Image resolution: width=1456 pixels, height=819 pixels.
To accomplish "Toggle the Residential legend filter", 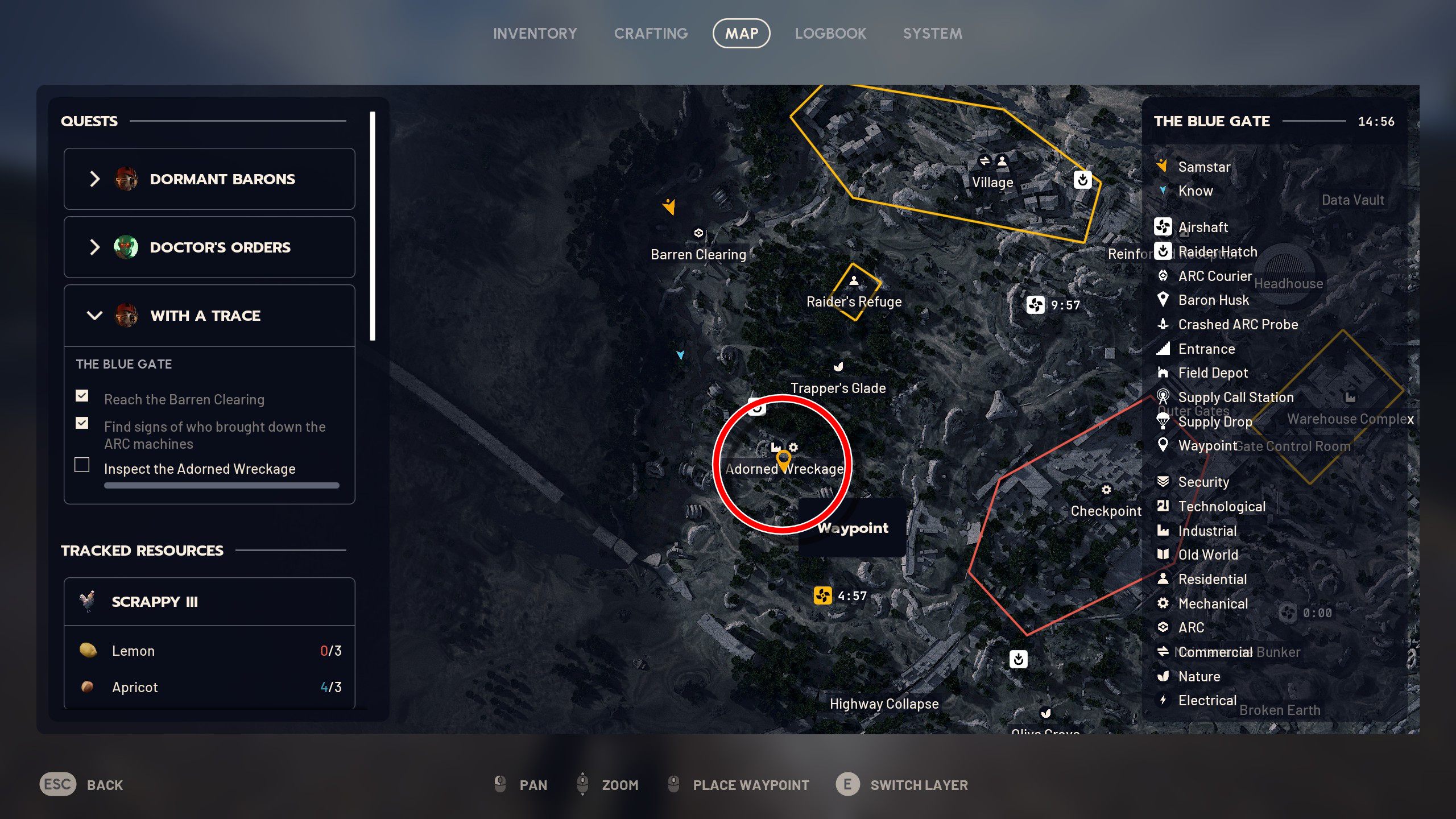I will click(1212, 580).
